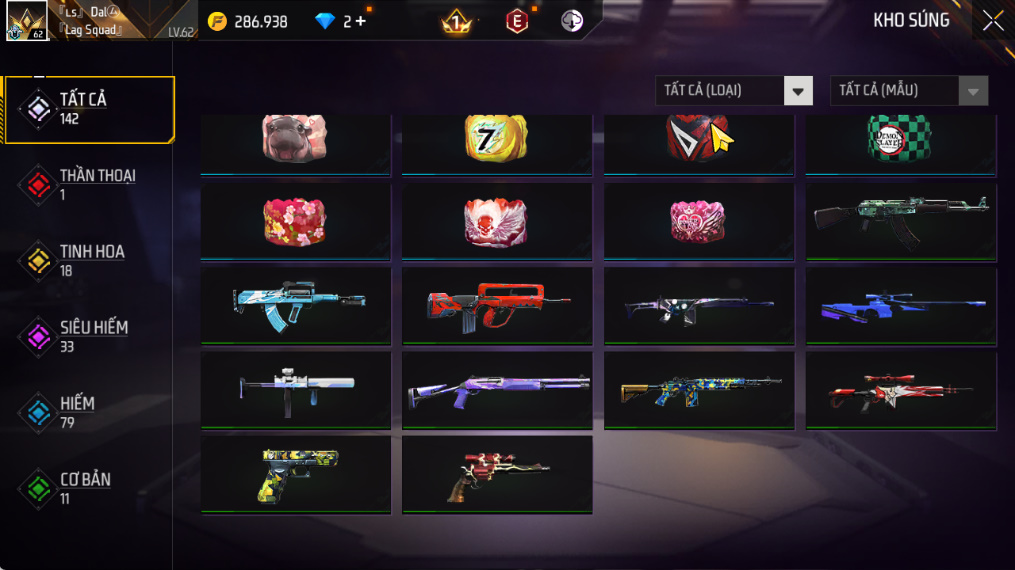Viewport: 1015px width, 570px height.
Task: Open the gold crown rank icon
Action: point(456,21)
